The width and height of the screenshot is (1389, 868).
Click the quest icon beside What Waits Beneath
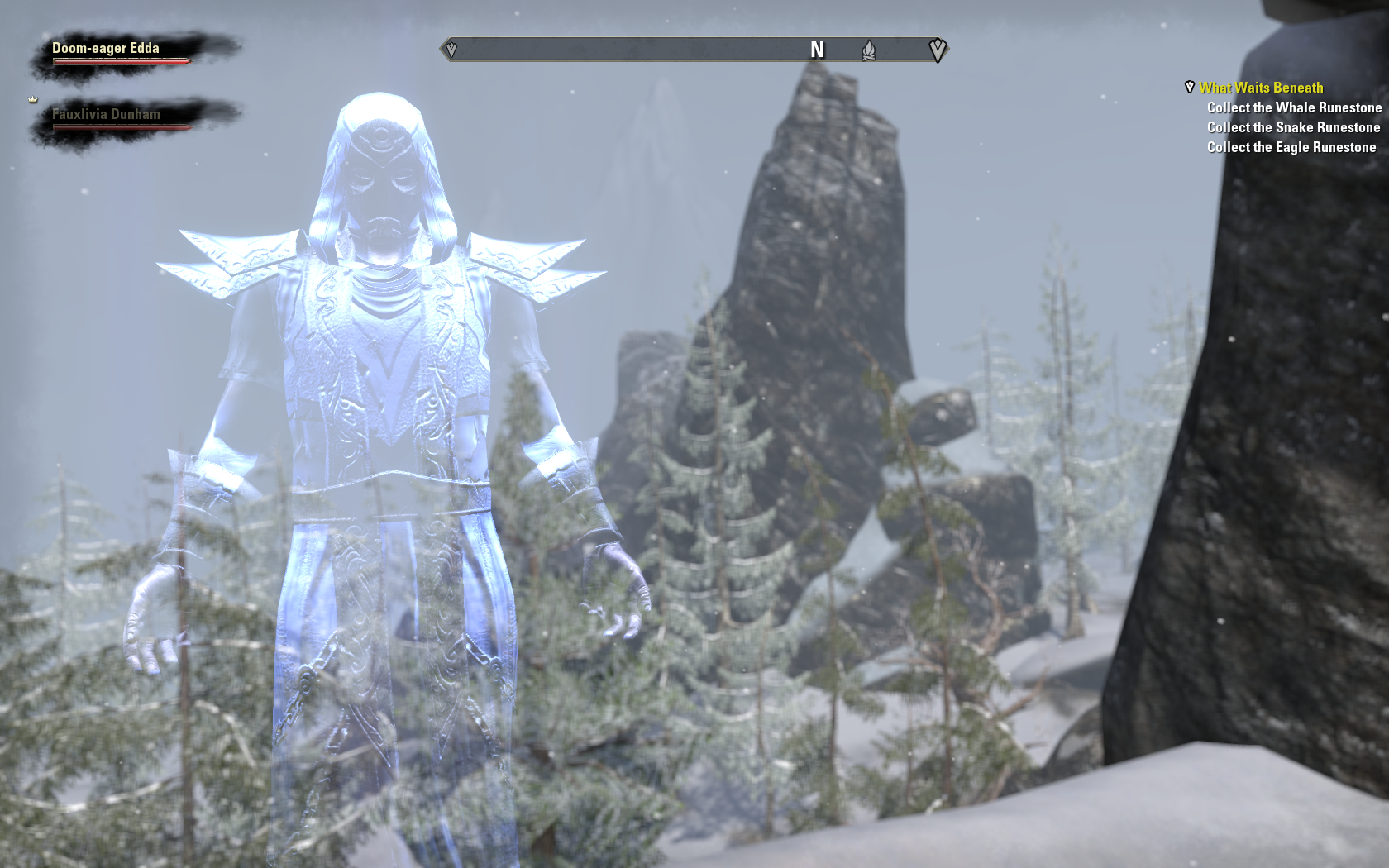click(1190, 87)
